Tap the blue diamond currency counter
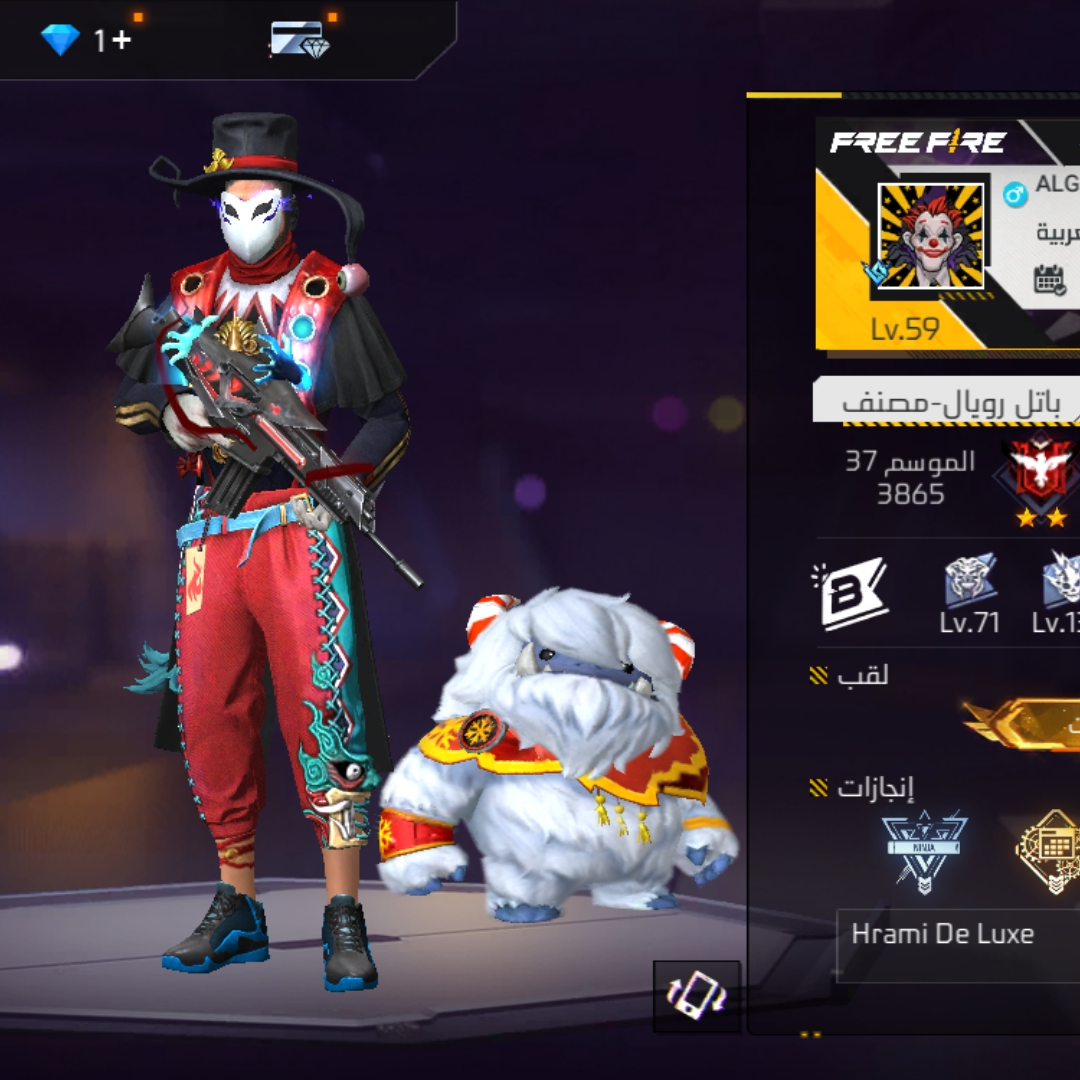1080x1080 pixels. [x=85, y=40]
